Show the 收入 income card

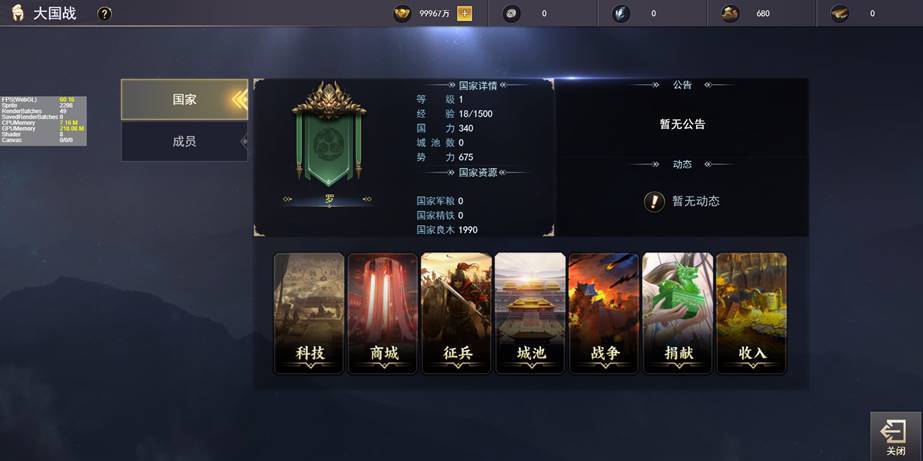tap(751, 313)
